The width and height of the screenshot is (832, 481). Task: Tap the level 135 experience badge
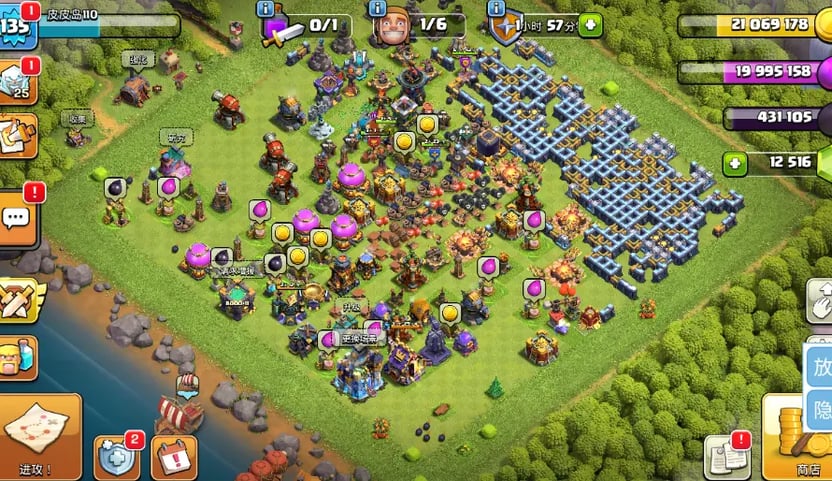coord(16,25)
